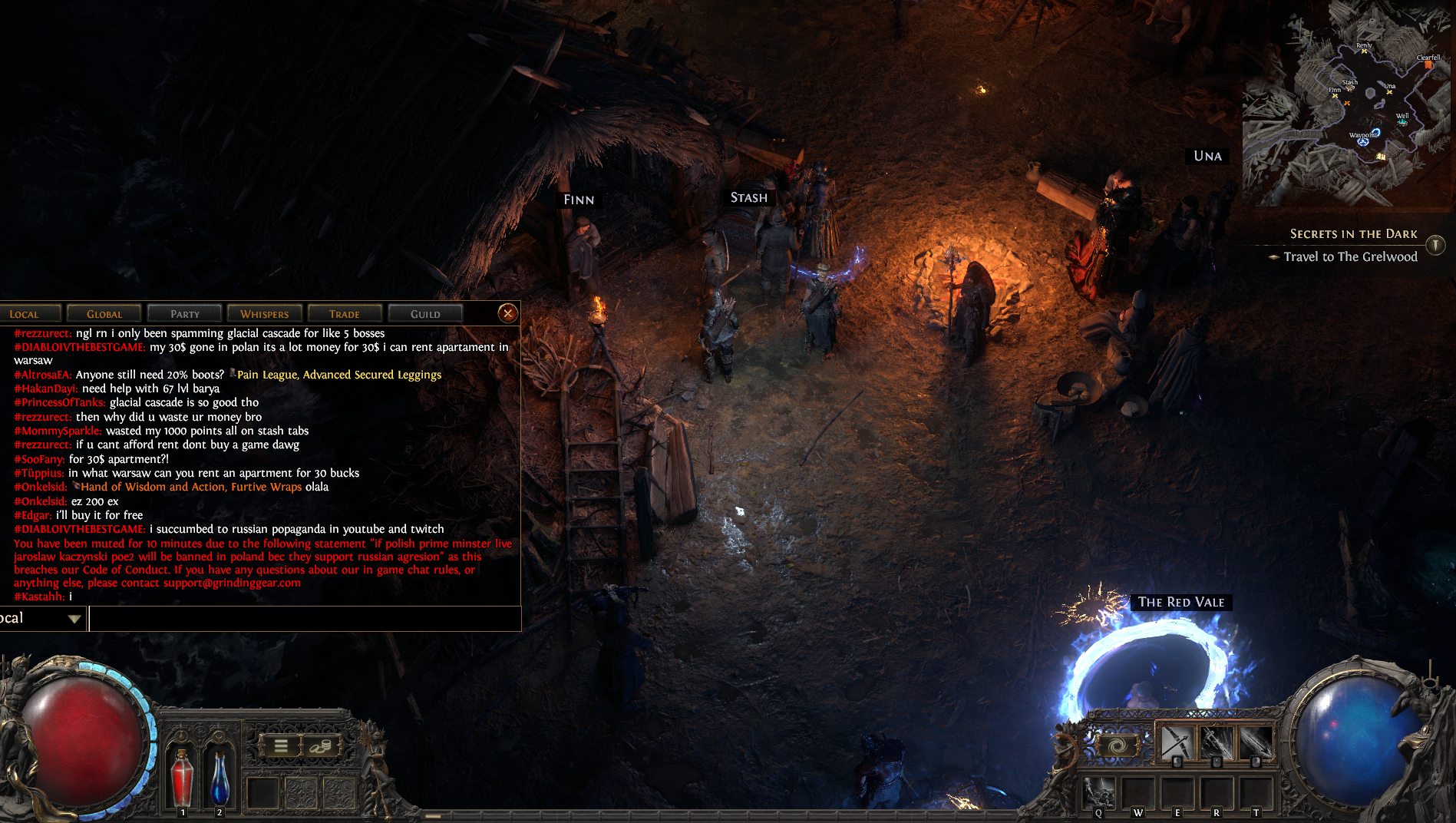Use the blue mana flask

220,777
